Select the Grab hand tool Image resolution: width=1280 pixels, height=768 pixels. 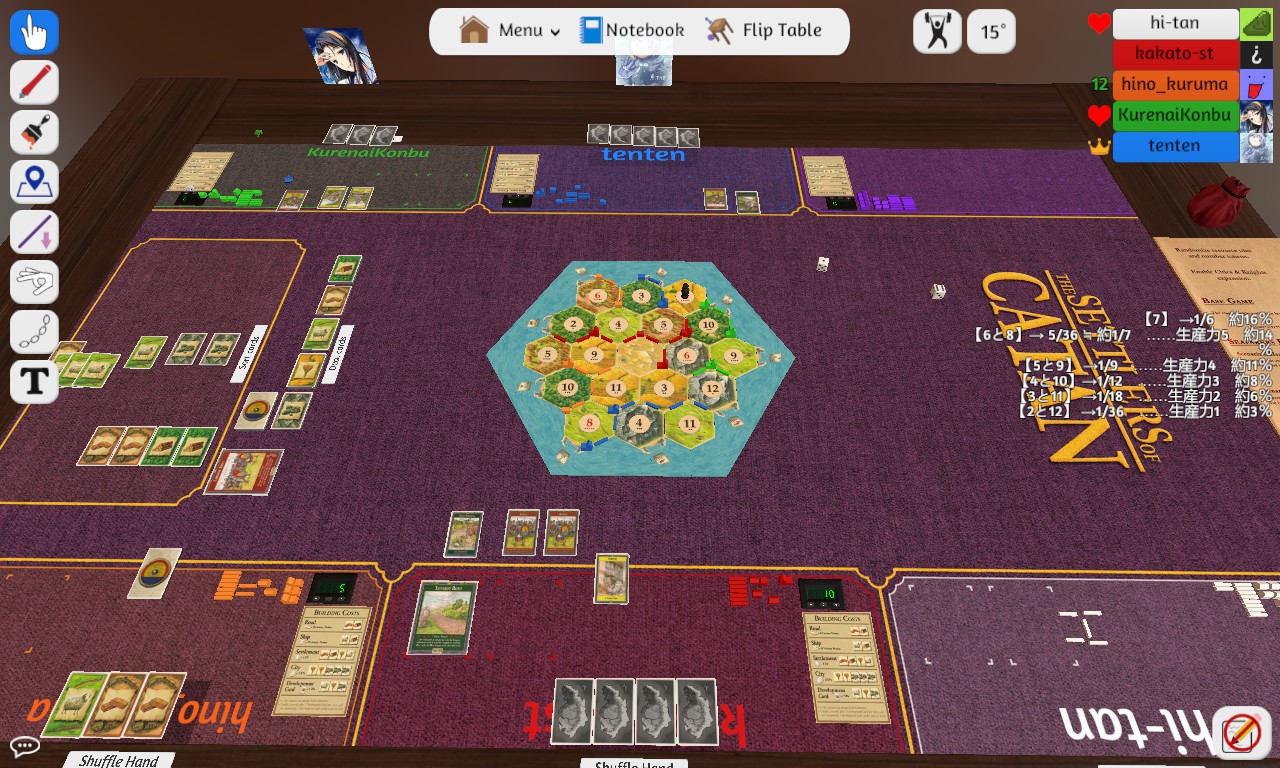tap(33, 31)
